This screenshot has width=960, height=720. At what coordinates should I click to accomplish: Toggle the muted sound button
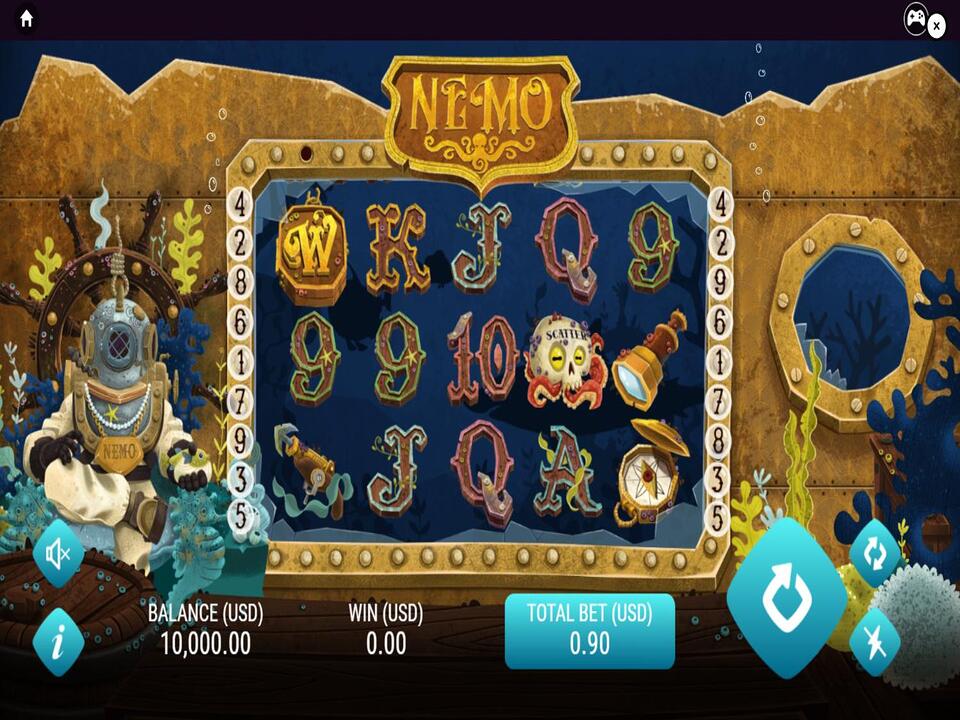pos(58,552)
